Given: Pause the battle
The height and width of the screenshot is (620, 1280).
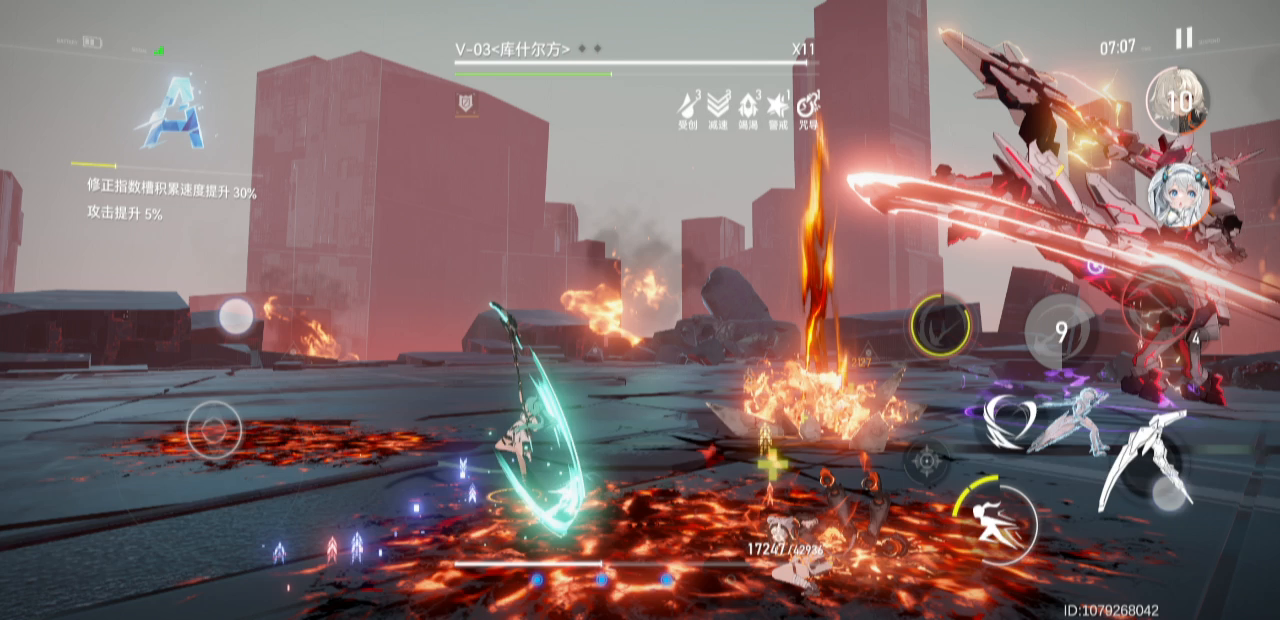Looking at the screenshot, I should (1183, 39).
